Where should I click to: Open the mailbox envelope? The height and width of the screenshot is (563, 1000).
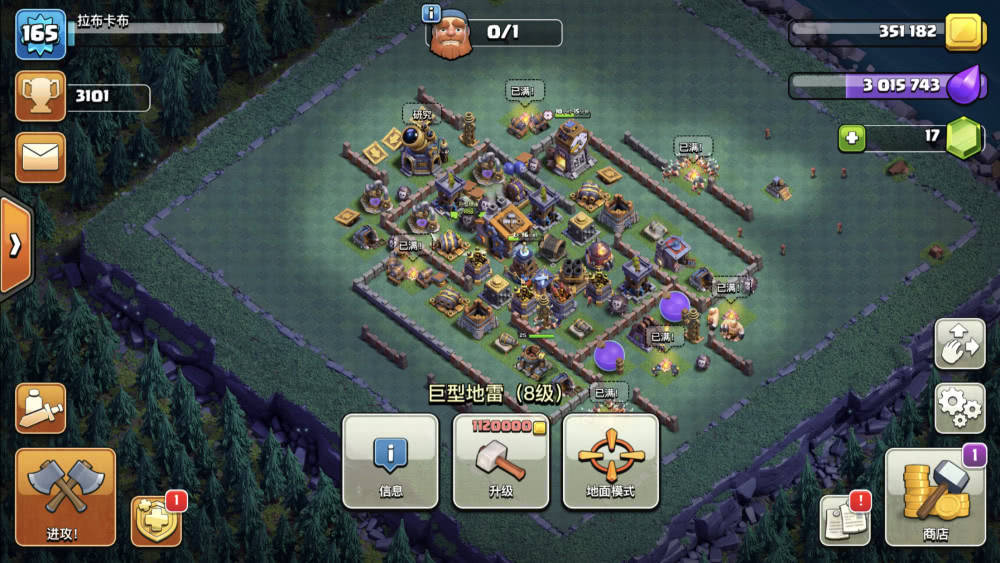41,157
